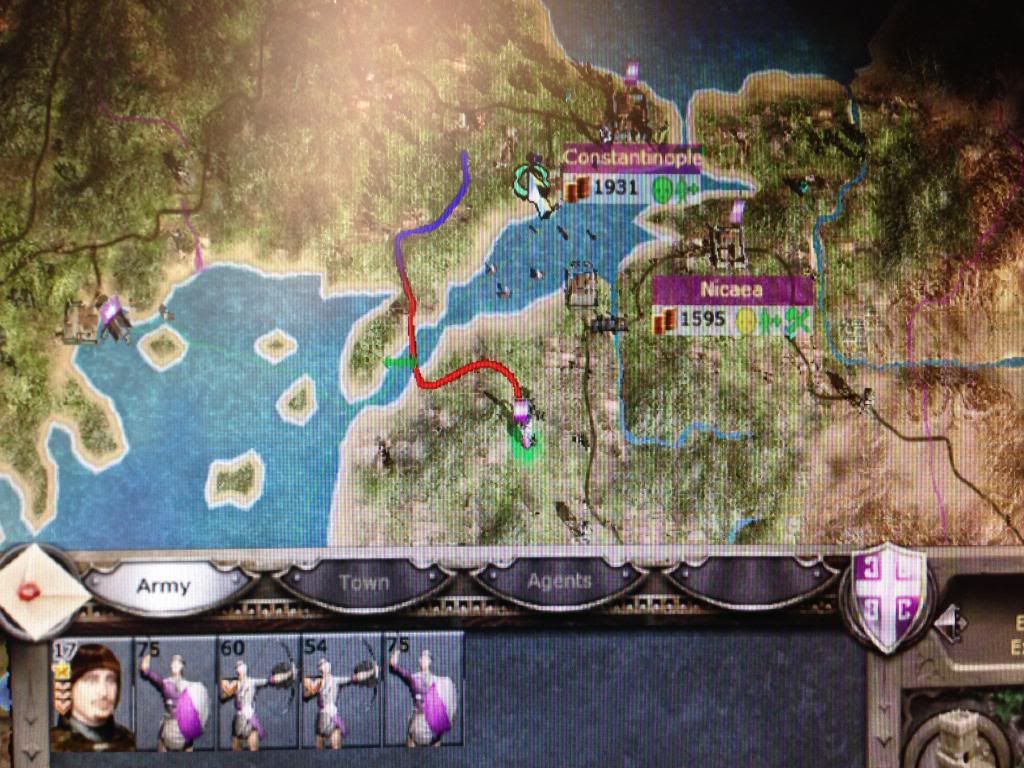Screen dimensions: 1024x768
Task: Select the archer unit card with 60 men
Action: (x=258, y=692)
